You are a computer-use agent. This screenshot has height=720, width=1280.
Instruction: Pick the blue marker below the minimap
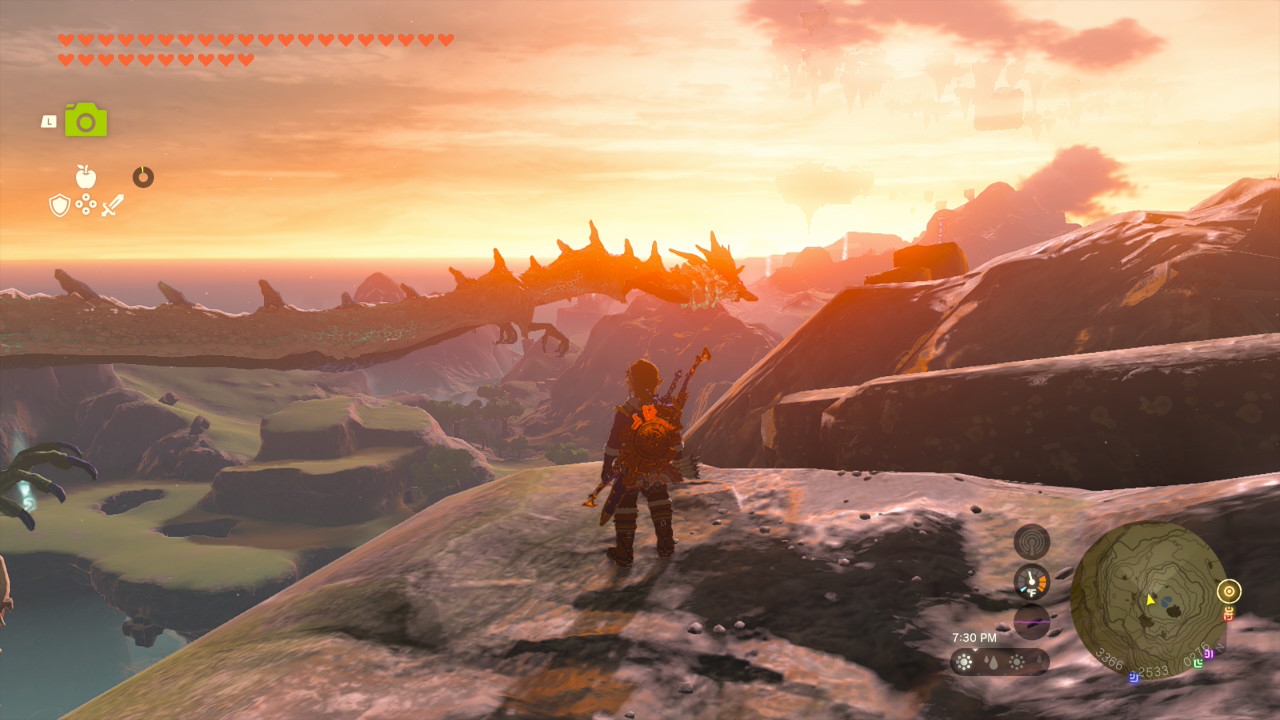pyautogui.click(x=1134, y=677)
